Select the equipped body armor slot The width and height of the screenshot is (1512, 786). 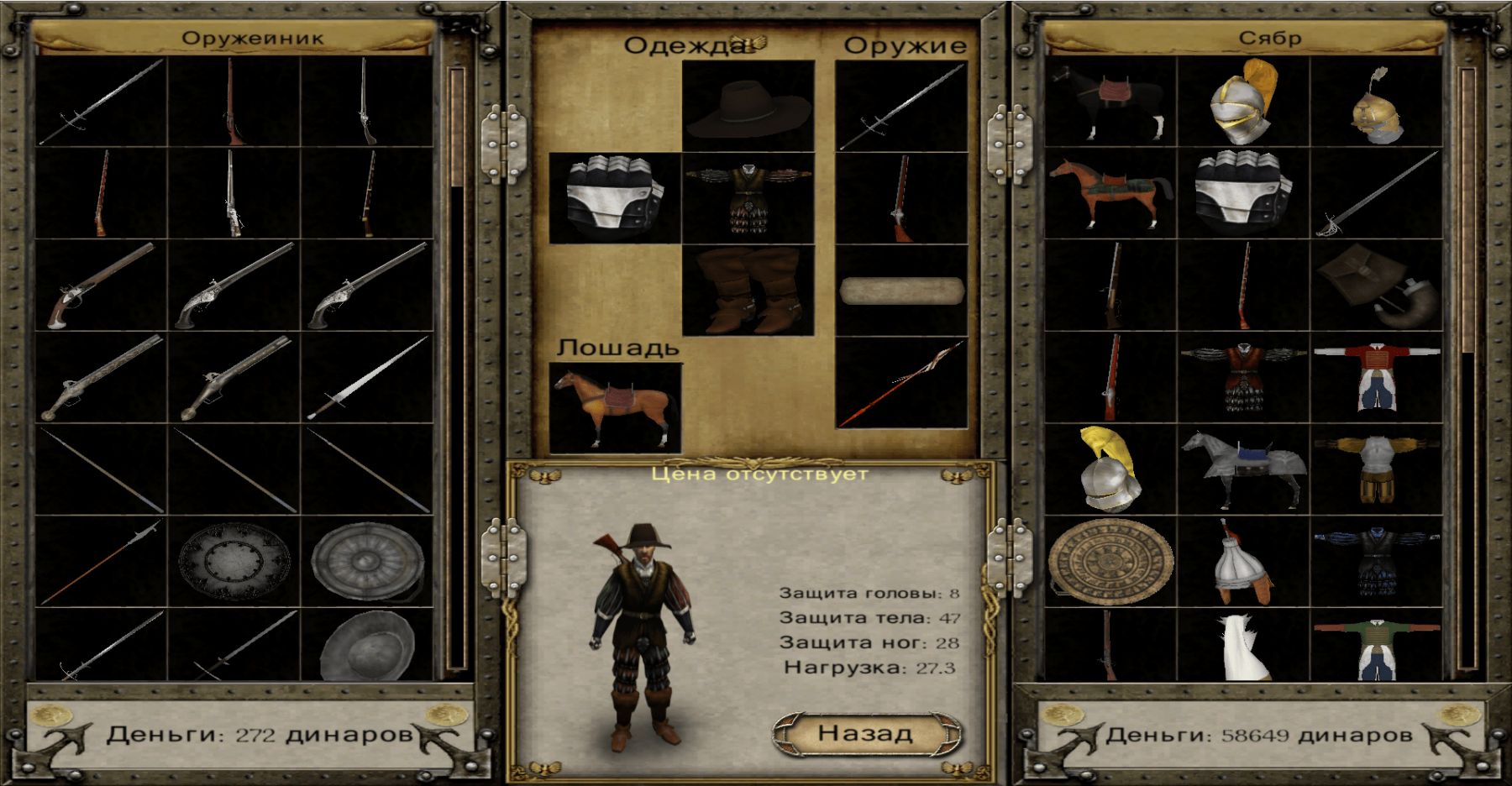click(x=748, y=198)
